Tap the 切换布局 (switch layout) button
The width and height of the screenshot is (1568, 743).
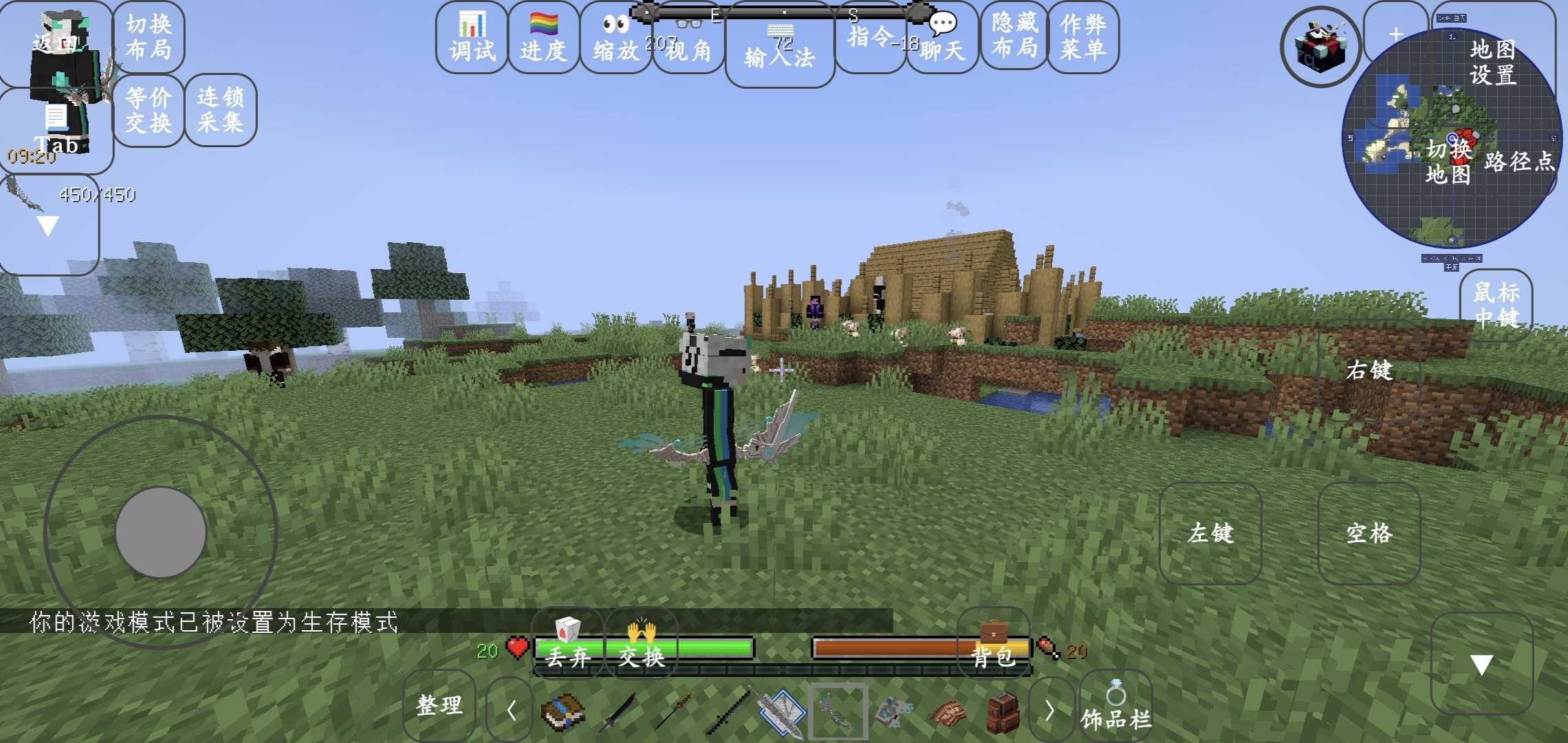coord(149,37)
